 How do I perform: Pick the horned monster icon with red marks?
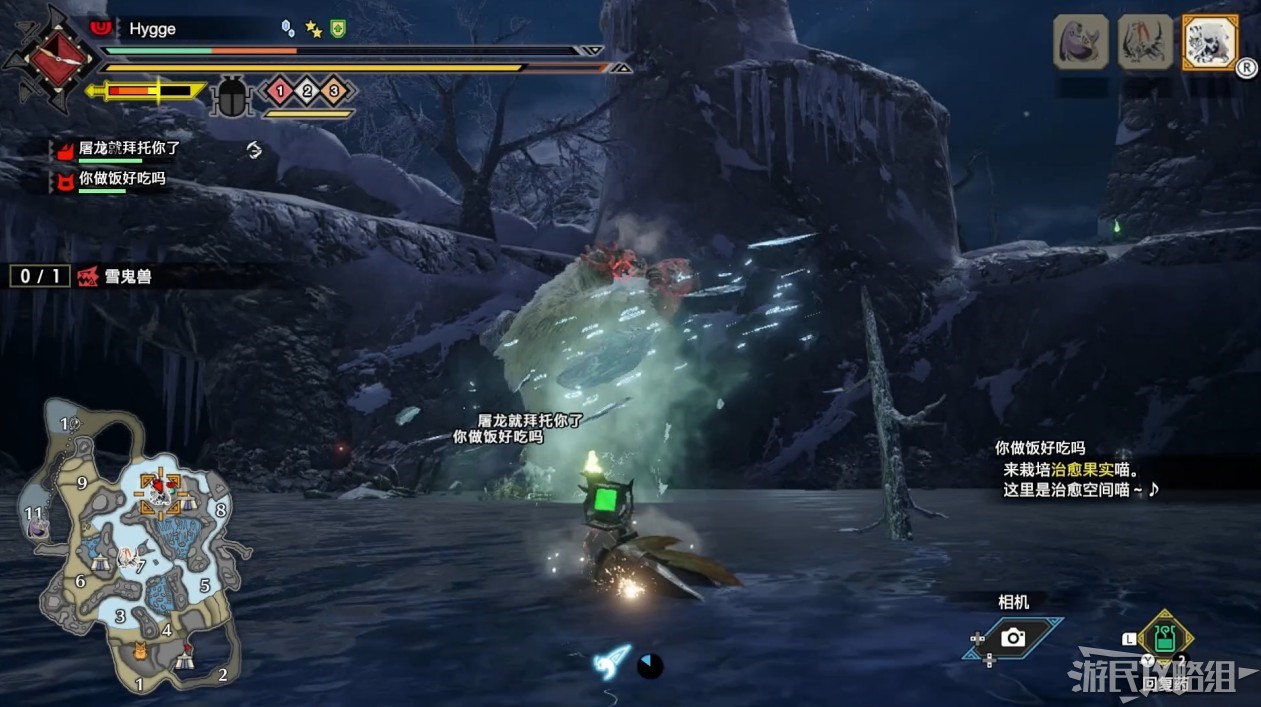click(1145, 42)
